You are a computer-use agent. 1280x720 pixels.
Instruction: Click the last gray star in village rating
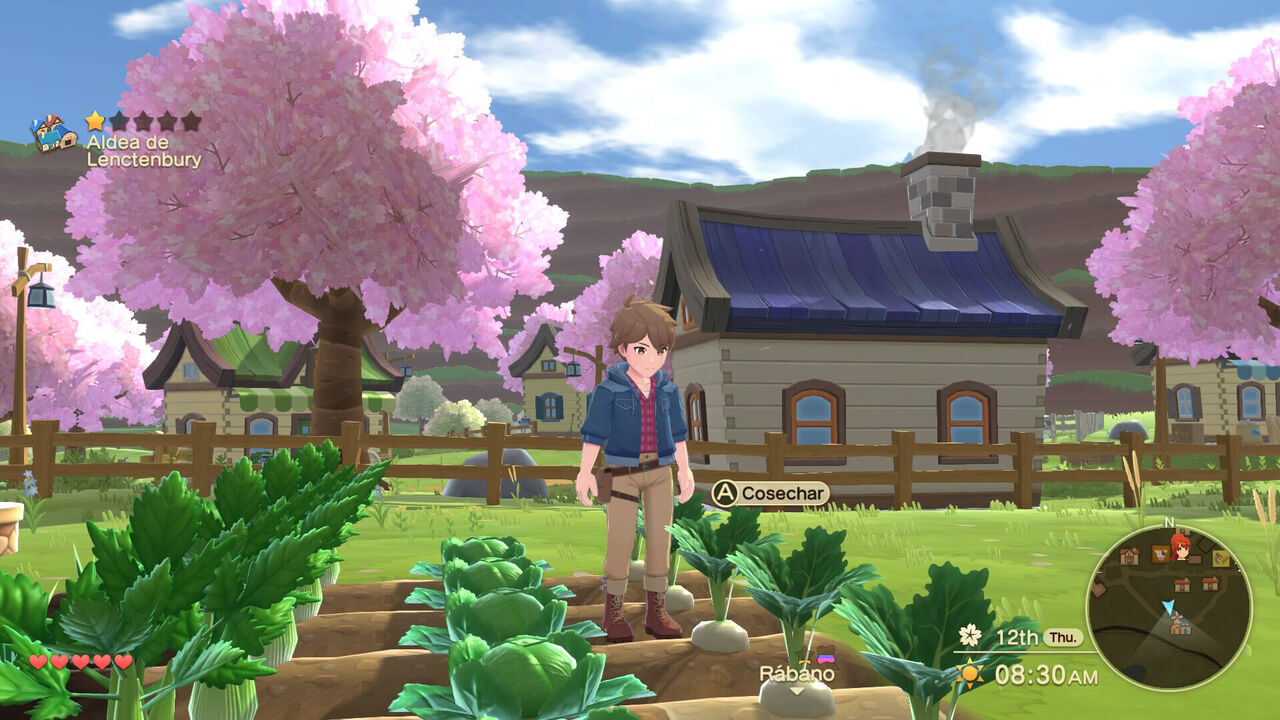point(192,118)
